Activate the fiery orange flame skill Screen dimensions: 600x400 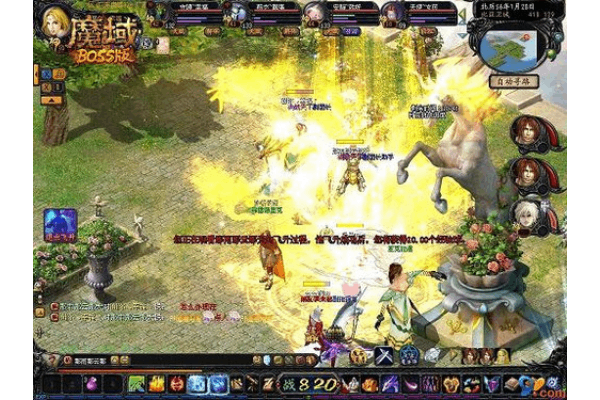tap(157, 383)
